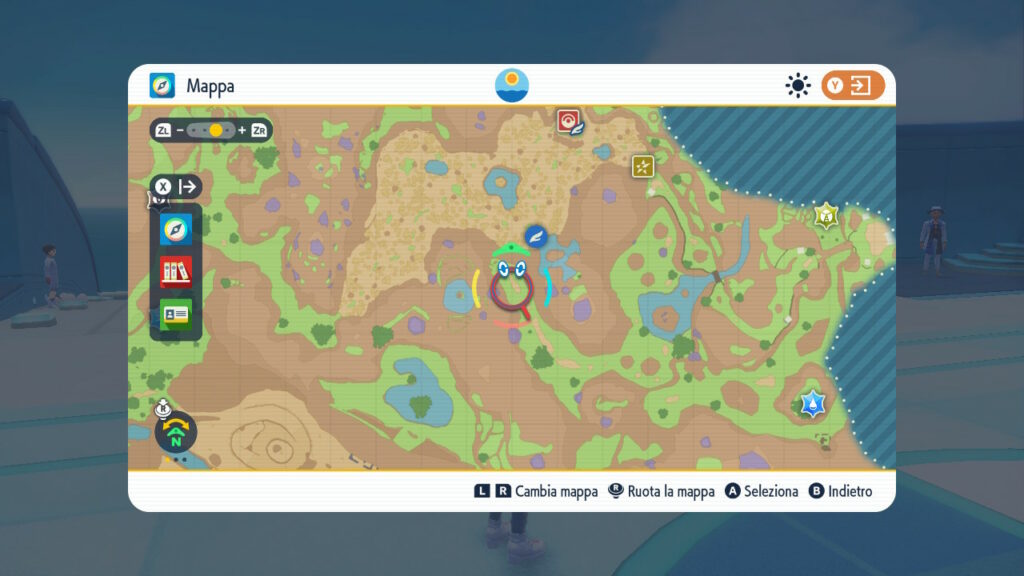Select the player cursor on the map

pos(511,283)
